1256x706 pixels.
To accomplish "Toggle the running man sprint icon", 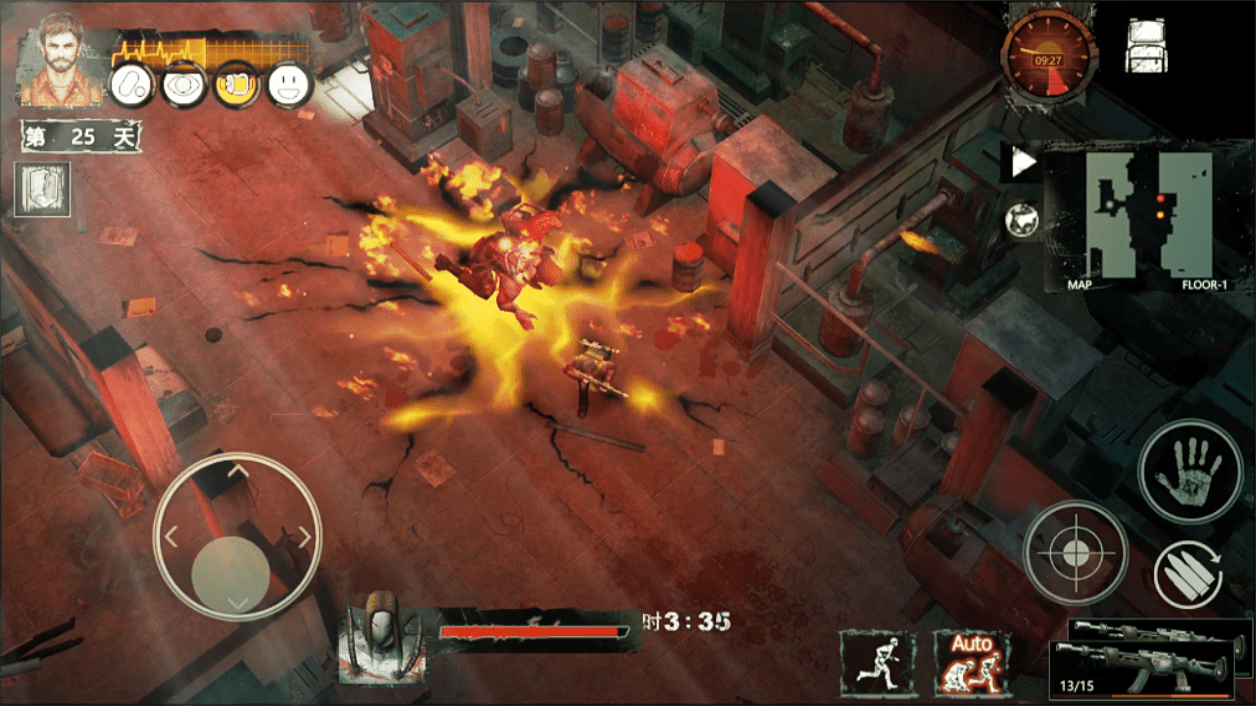I will [x=877, y=663].
